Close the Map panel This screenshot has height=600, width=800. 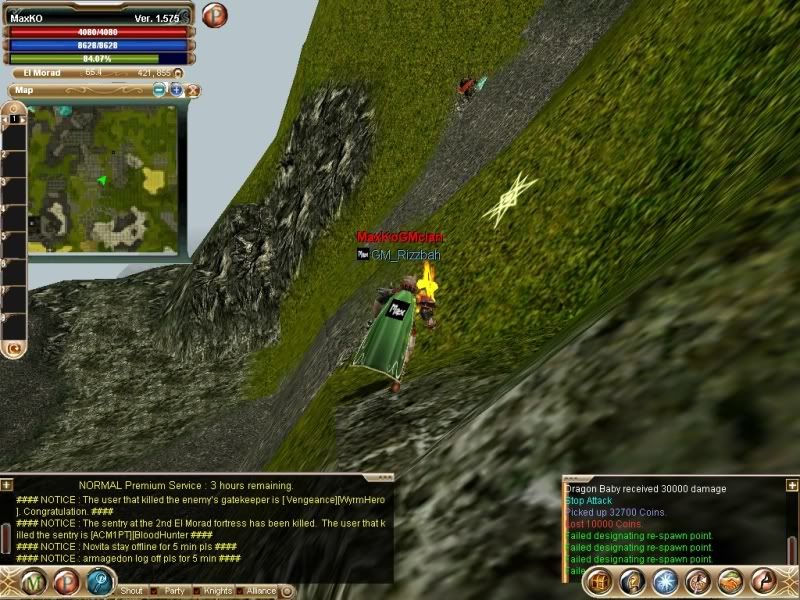(193, 90)
